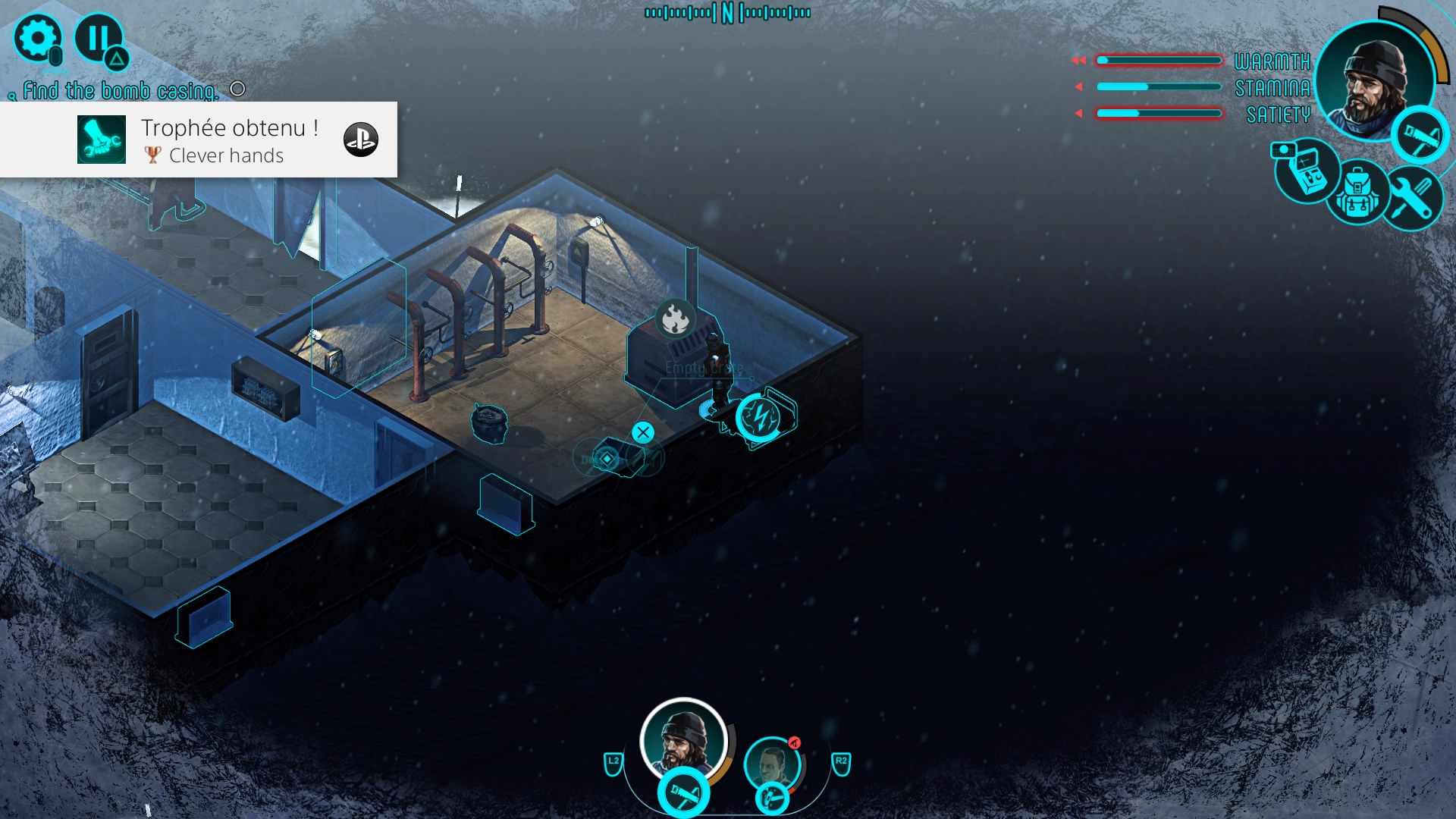Open the bearded character's large portrait
1456x819 pixels.
pos(1374,80)
